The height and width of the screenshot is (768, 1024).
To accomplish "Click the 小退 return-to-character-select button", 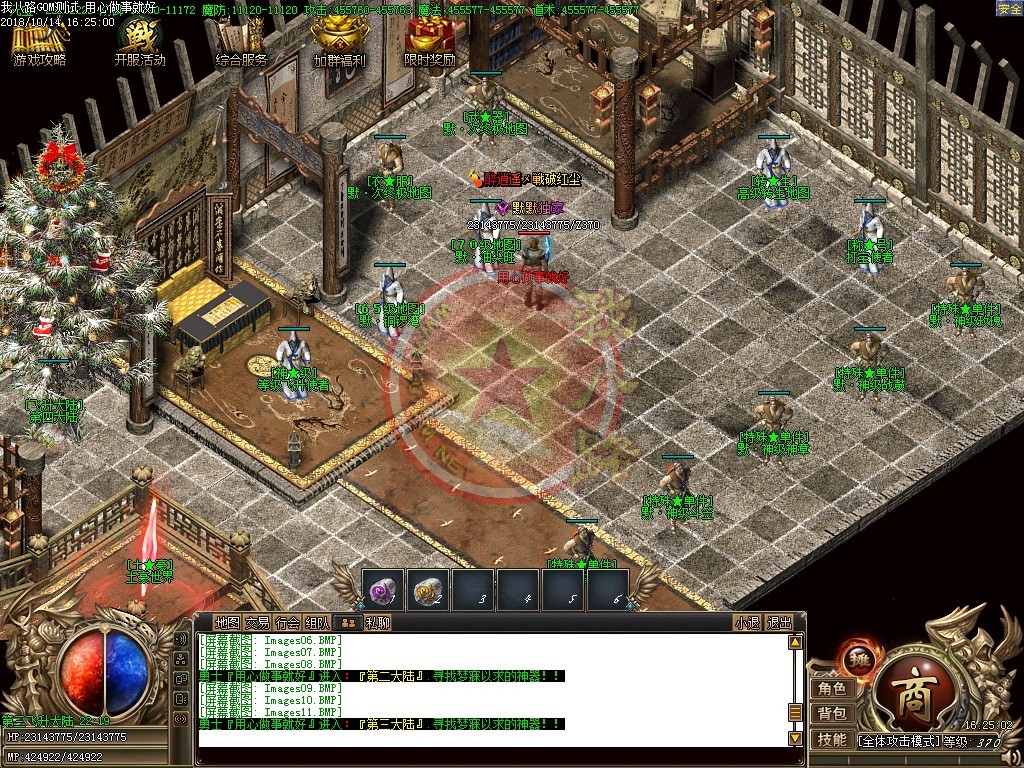I will click(x=747, y=622).
